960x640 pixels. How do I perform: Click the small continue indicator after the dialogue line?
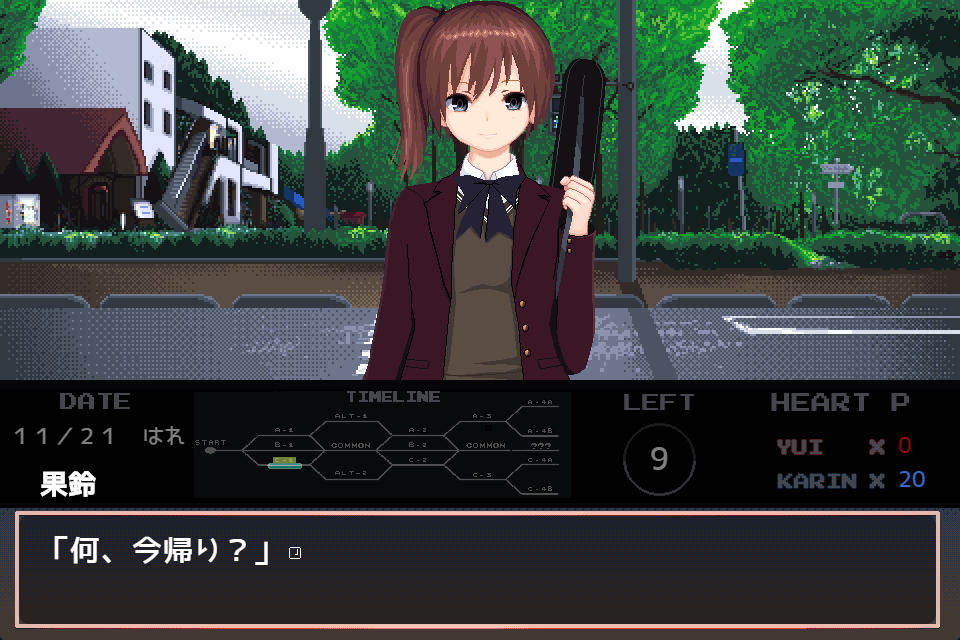coord(294,553)
